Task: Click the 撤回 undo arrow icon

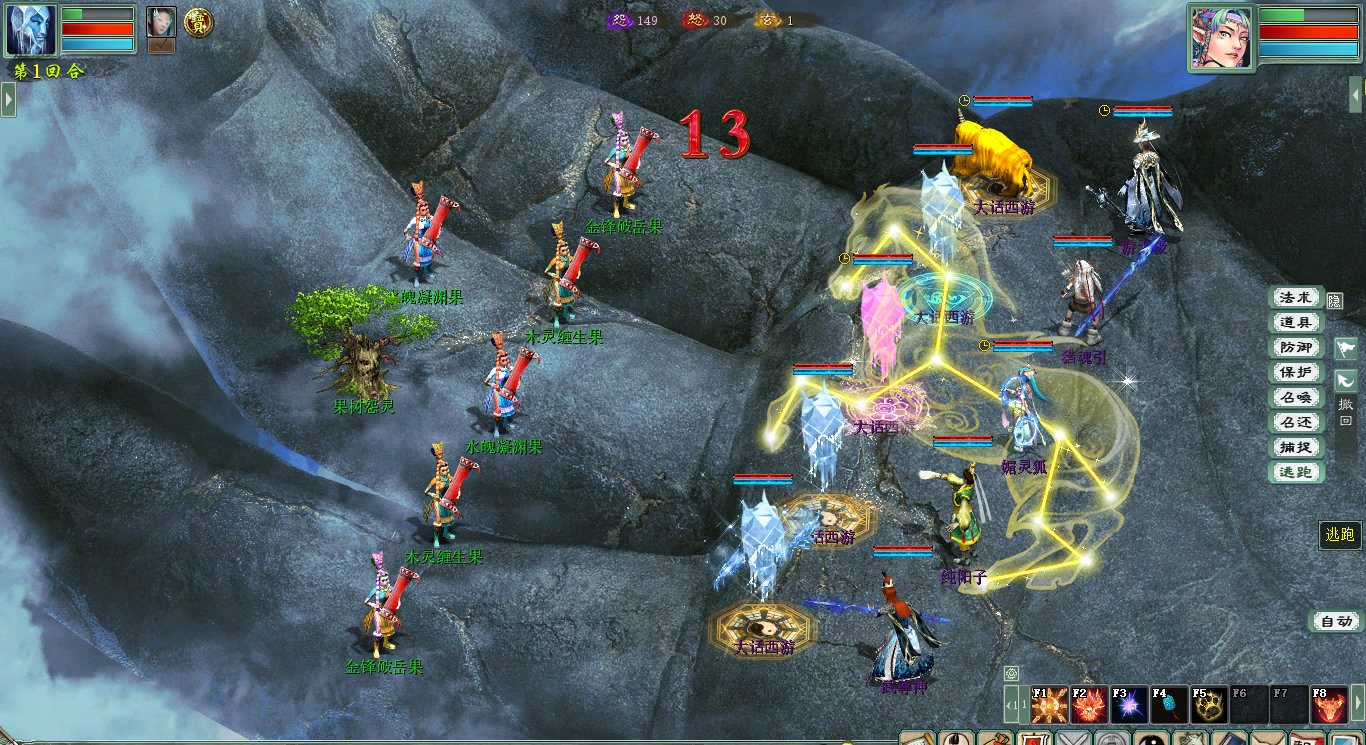Action: tap(1346, 381)
